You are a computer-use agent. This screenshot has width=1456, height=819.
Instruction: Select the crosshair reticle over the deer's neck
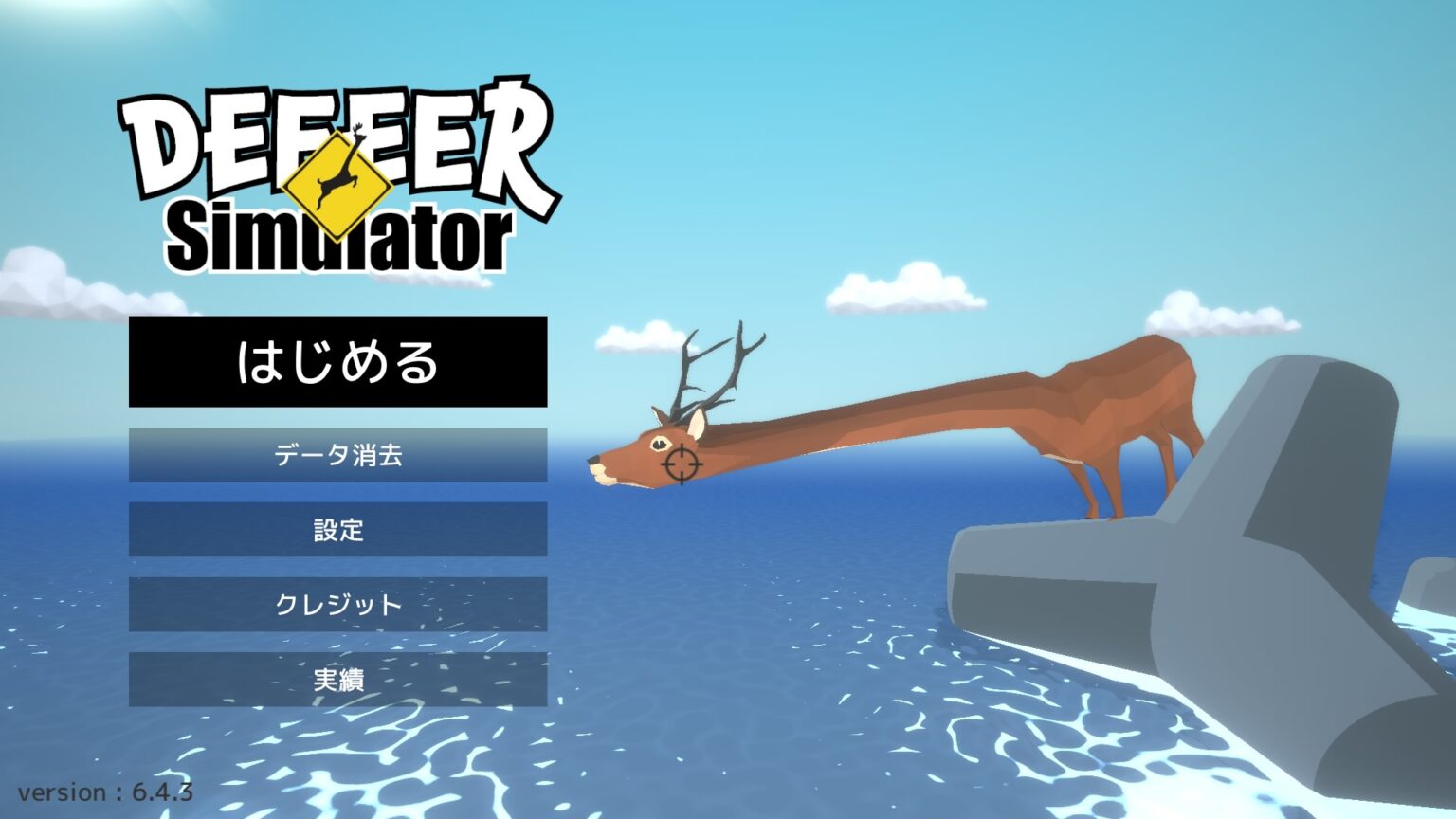click(682, 464)
